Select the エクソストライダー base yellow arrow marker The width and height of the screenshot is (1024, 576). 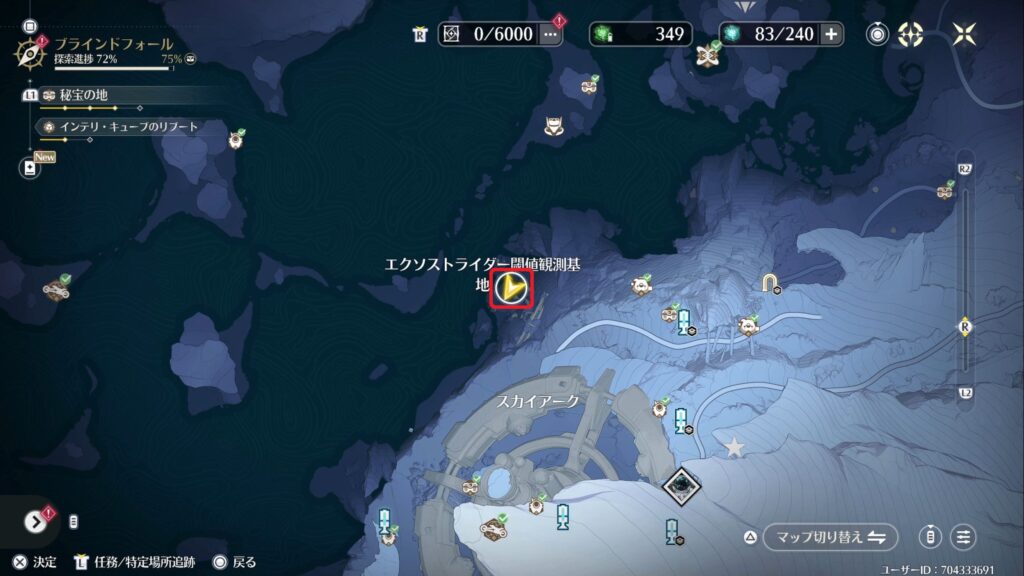coord(511,289)
